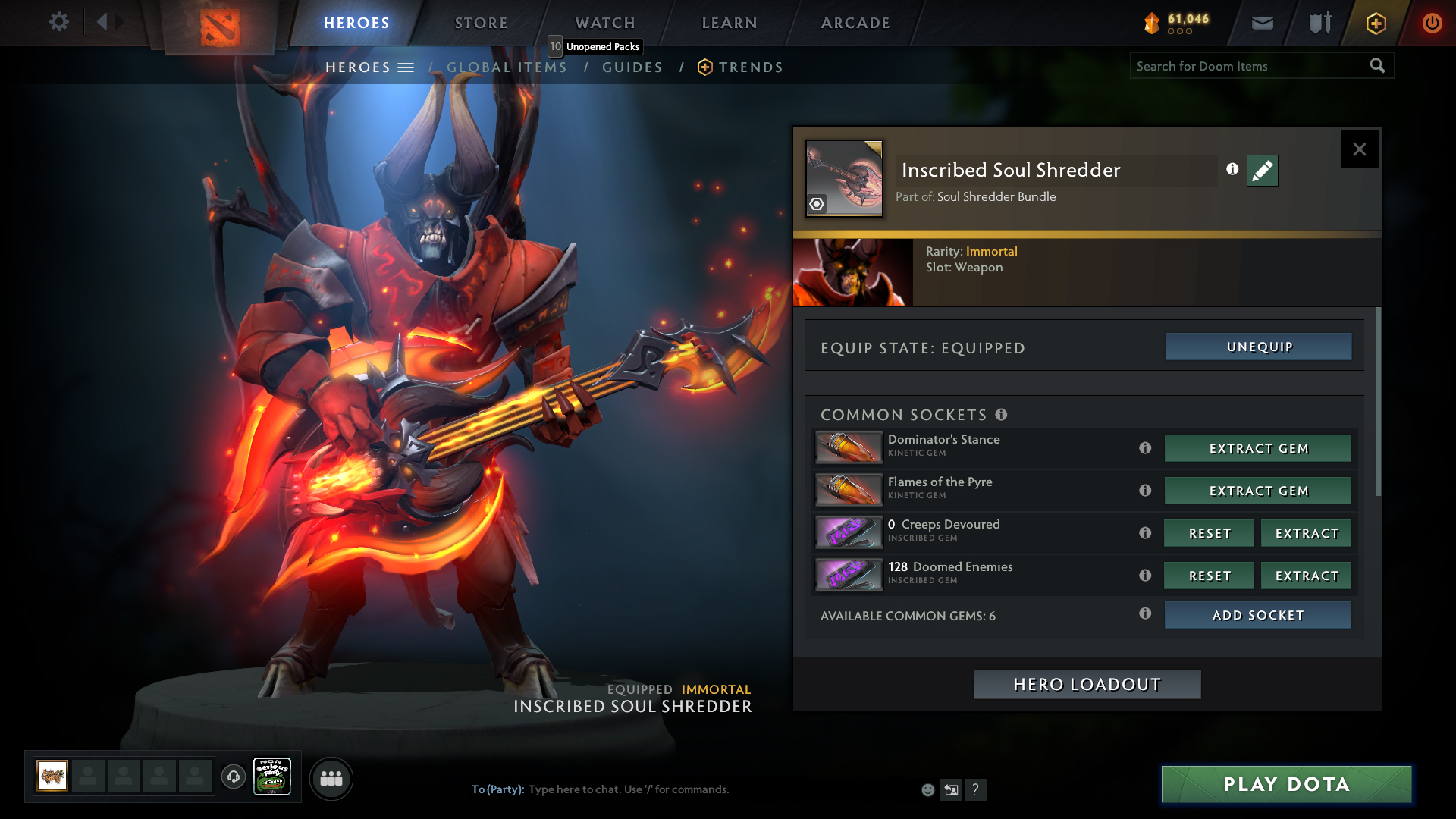Start matchmaking with Play Dota
This screenshot has width=1456, height=819.
point(1286,784)
